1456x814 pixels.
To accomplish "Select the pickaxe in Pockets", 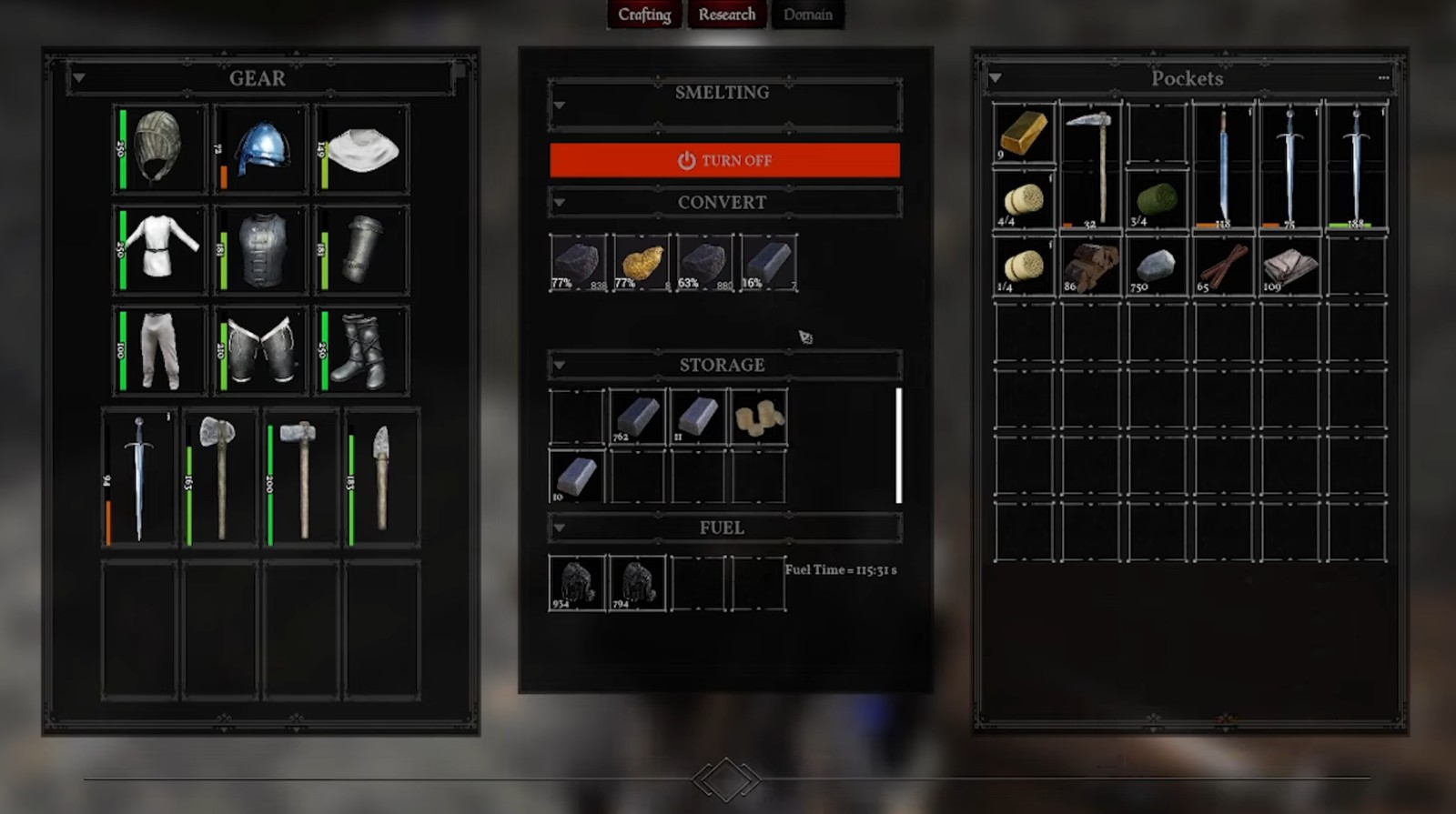I will click(1090, 164).
